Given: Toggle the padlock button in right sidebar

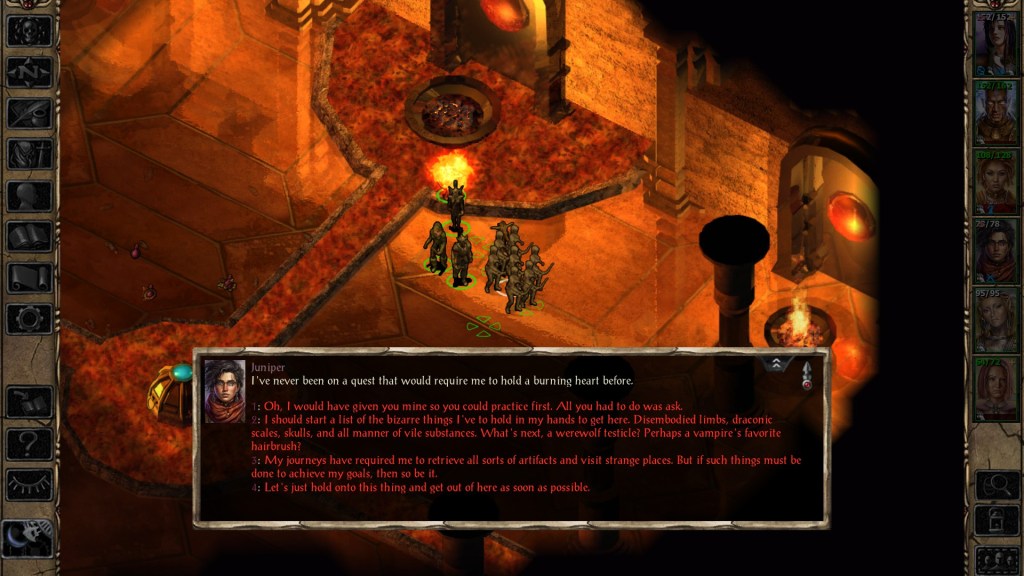Looking at the screenshot, I should (x=995, y=520).
